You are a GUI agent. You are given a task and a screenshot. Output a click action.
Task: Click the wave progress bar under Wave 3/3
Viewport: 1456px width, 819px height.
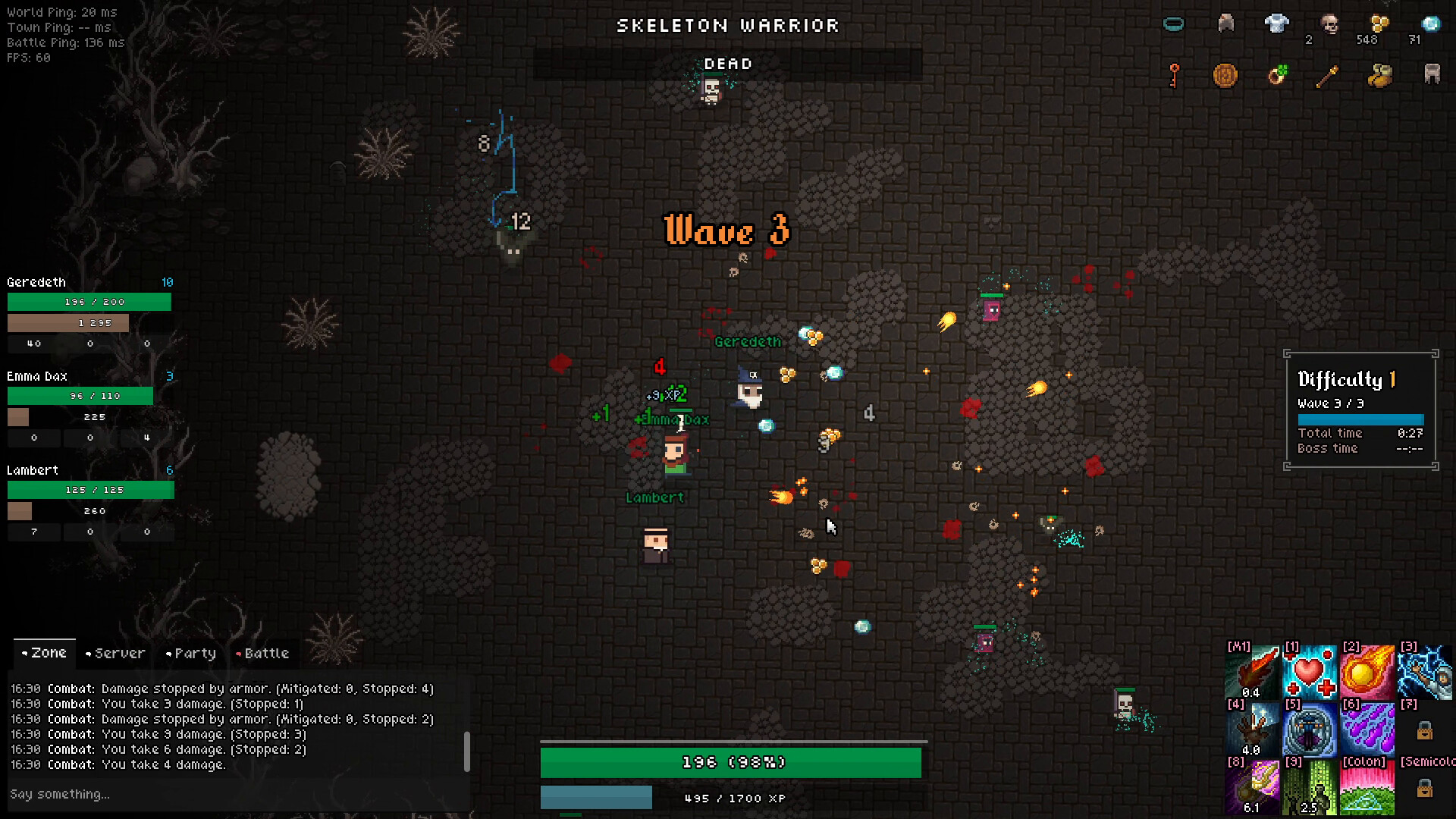[1360, 418]
